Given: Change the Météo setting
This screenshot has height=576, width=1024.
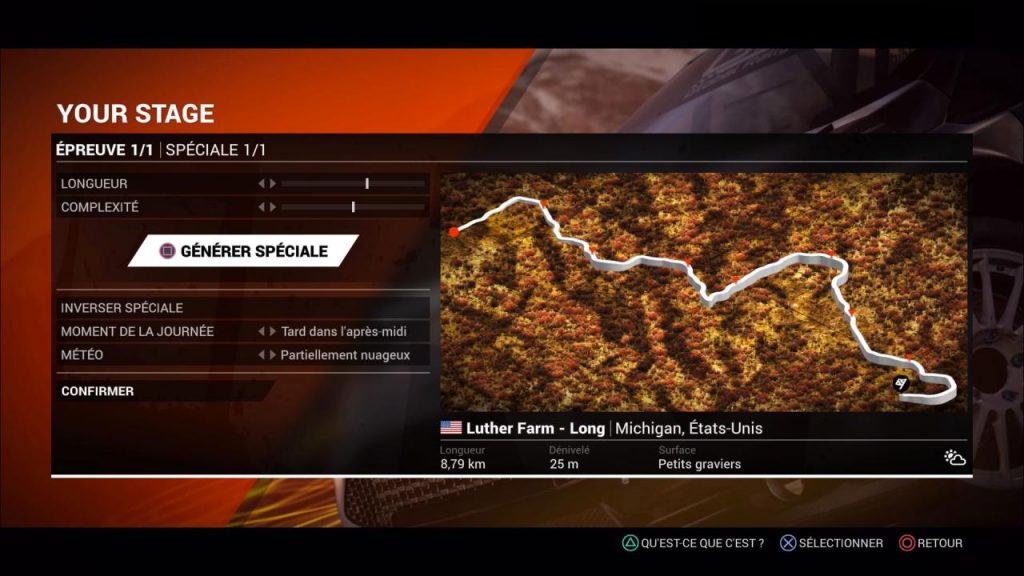Looking at the screenshot, I should pos(342,355).
